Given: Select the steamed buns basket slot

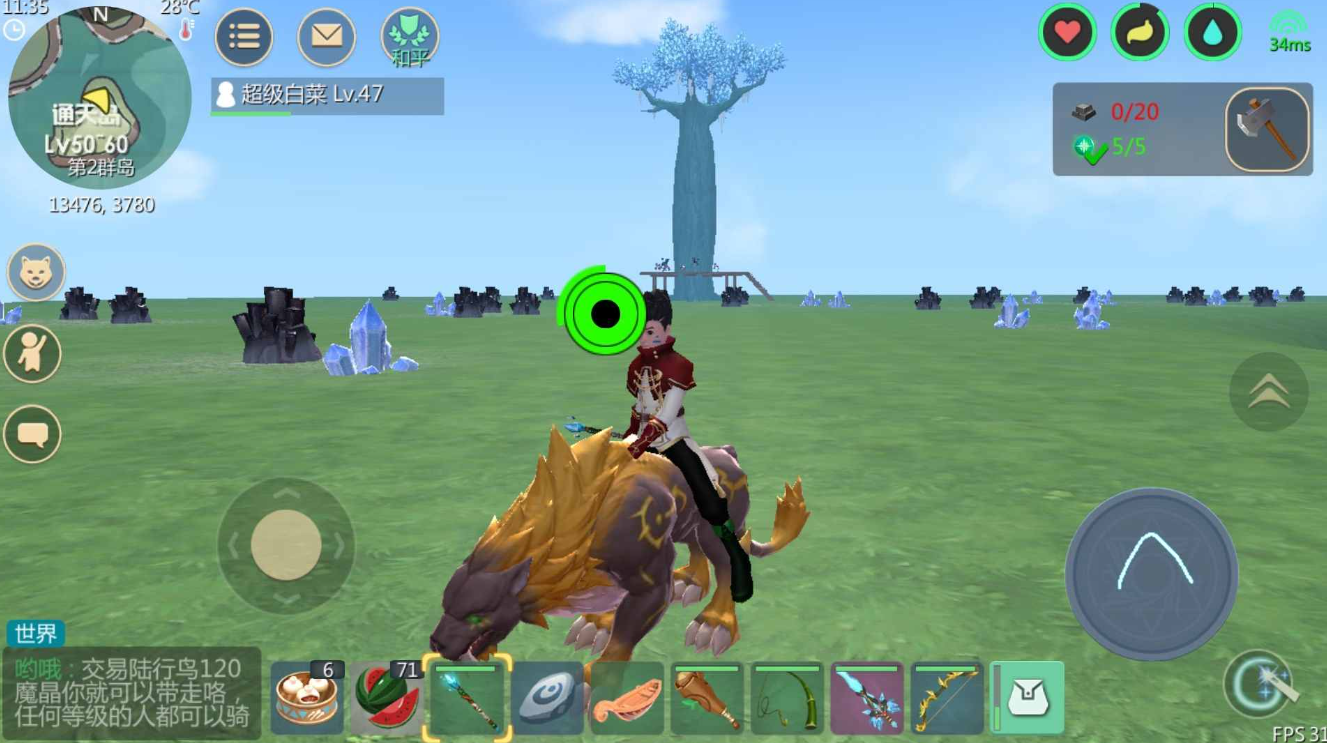Looking at the screenshot, I should [x=306, y=698].
